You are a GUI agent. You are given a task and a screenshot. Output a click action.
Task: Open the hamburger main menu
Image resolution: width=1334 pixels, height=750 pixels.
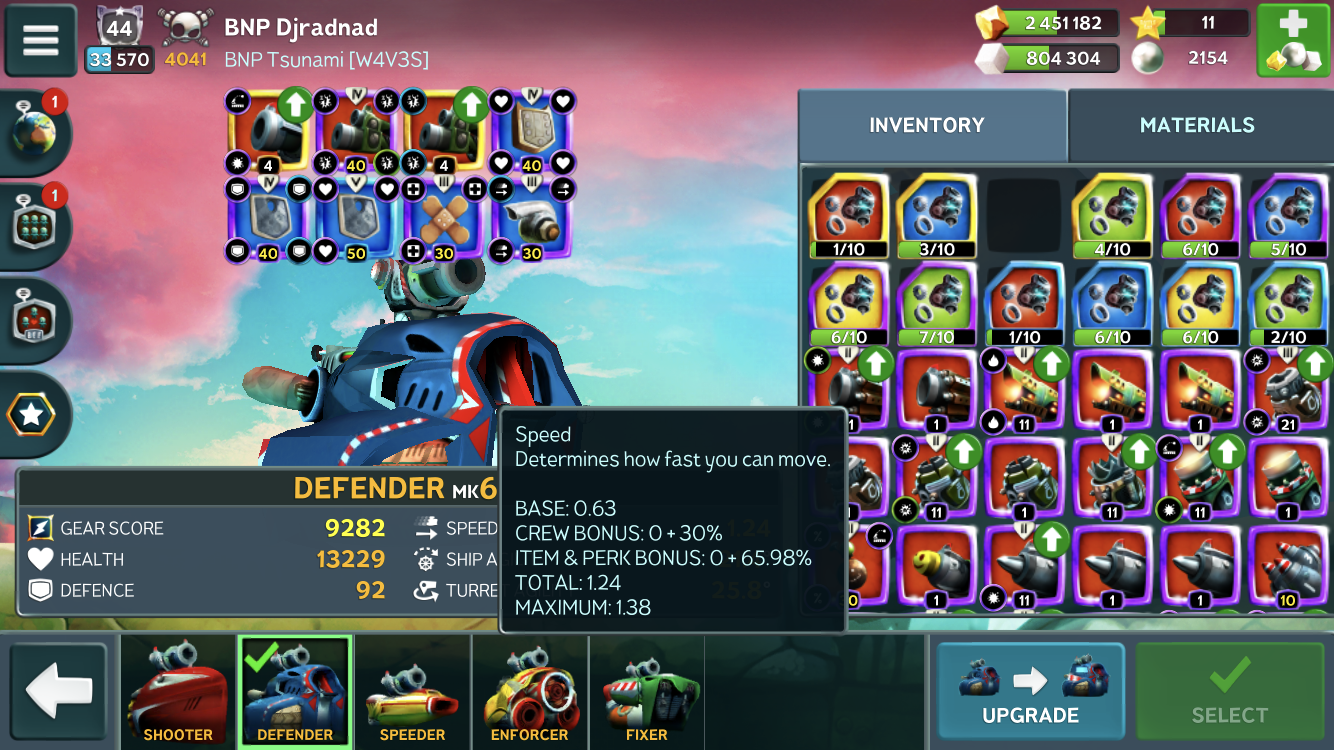41,40
